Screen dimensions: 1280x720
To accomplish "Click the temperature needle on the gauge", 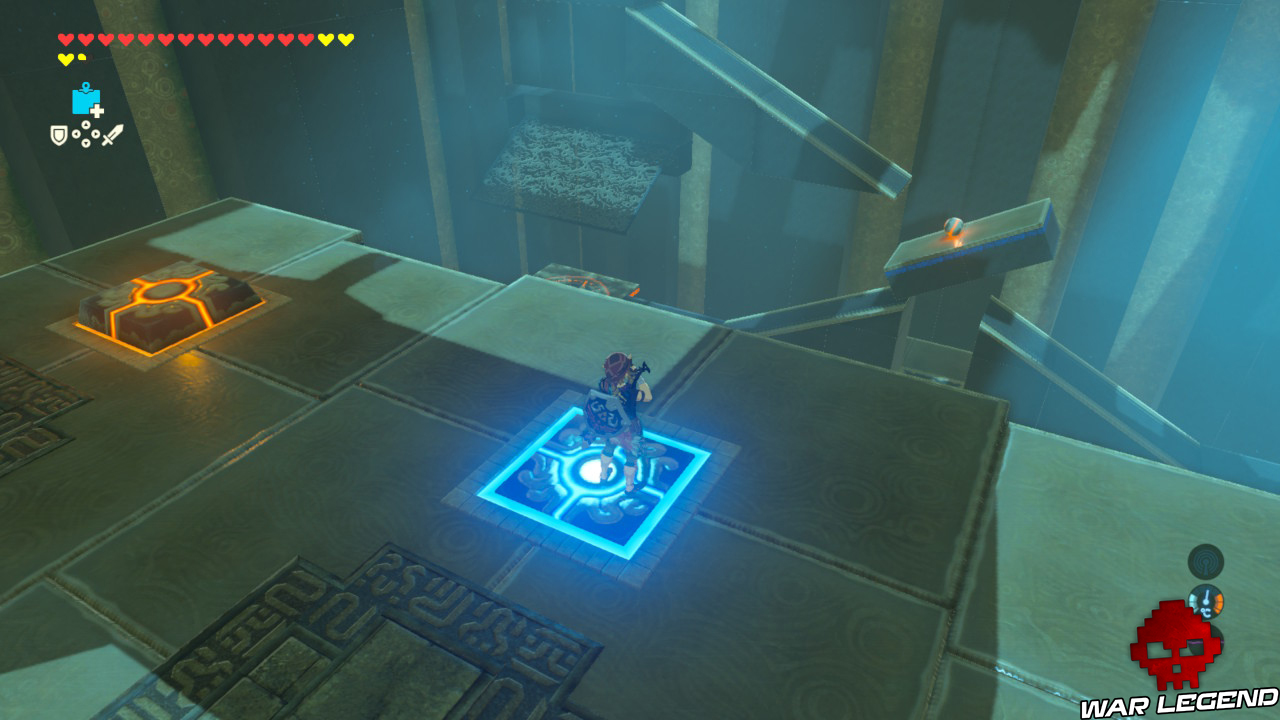I will click(x=1206, y=595).
